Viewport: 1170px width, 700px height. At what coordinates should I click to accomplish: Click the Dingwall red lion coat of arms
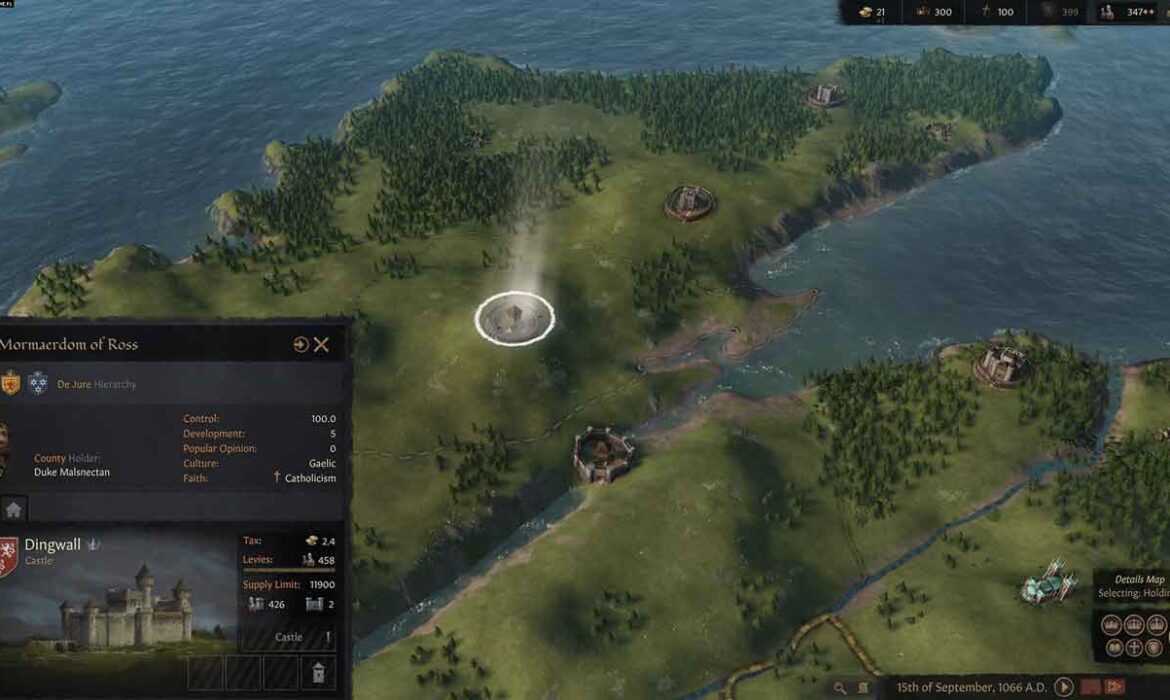[x=8, y=556]
